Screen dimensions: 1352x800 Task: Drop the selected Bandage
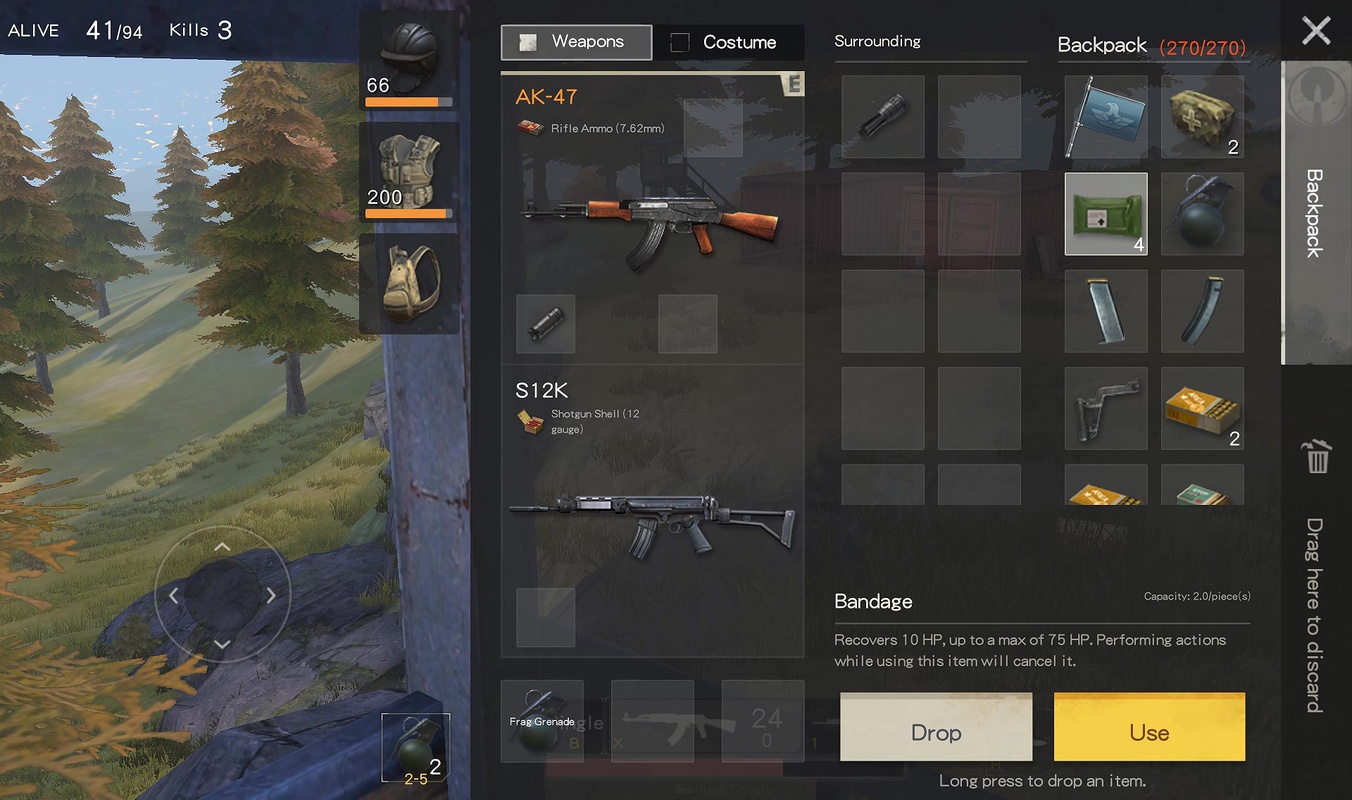tap(936, 732)
